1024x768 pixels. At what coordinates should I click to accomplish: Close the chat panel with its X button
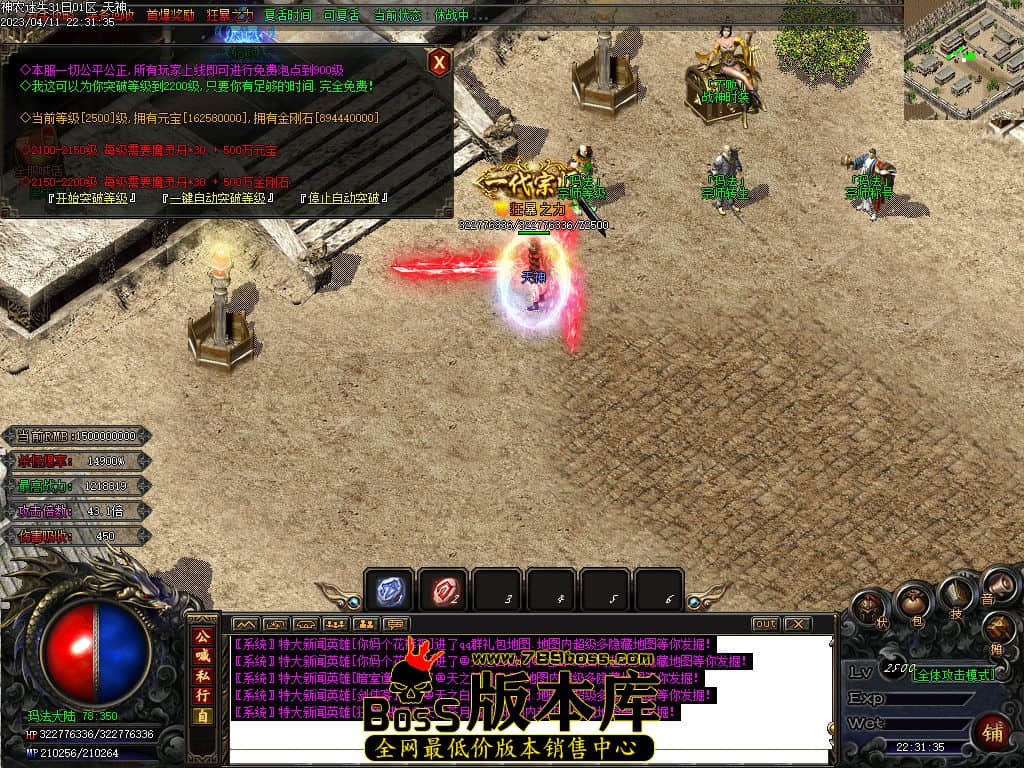coord(796,623)
